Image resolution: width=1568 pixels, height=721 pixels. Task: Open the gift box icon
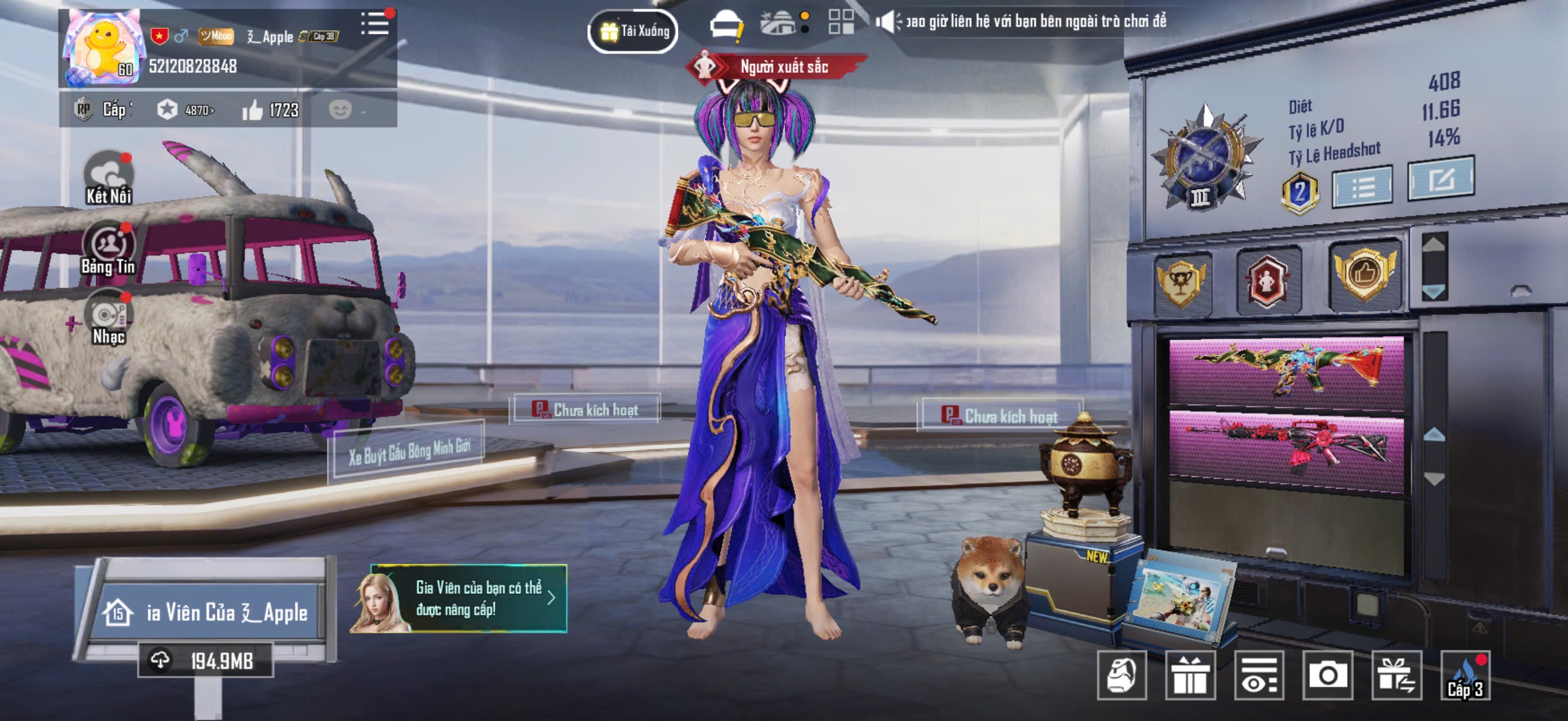pyautogui.click(x=1190, y=676)
